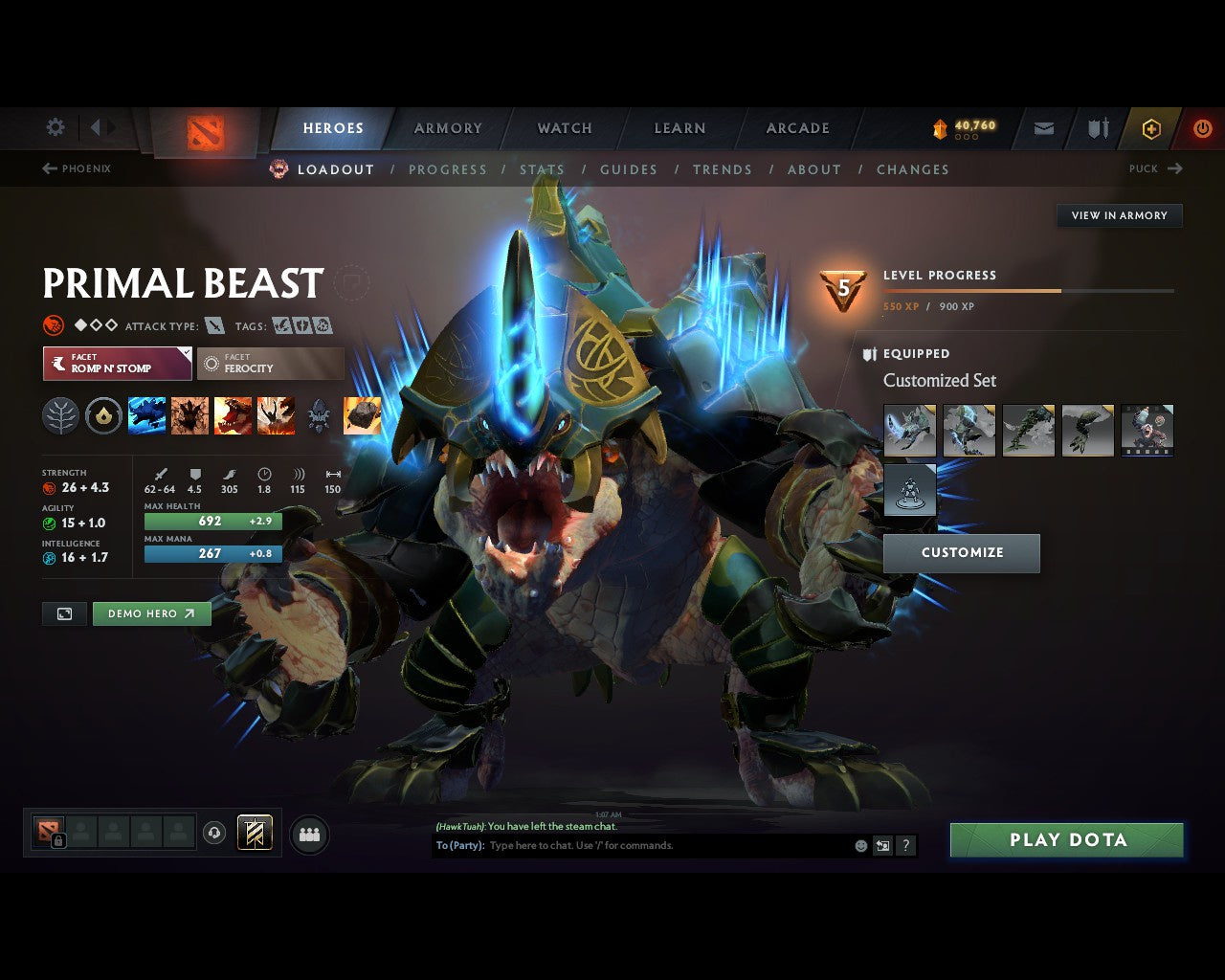Open the Customize loadout button
Viewport: 1225px width, 980px height.
point(961,553)
